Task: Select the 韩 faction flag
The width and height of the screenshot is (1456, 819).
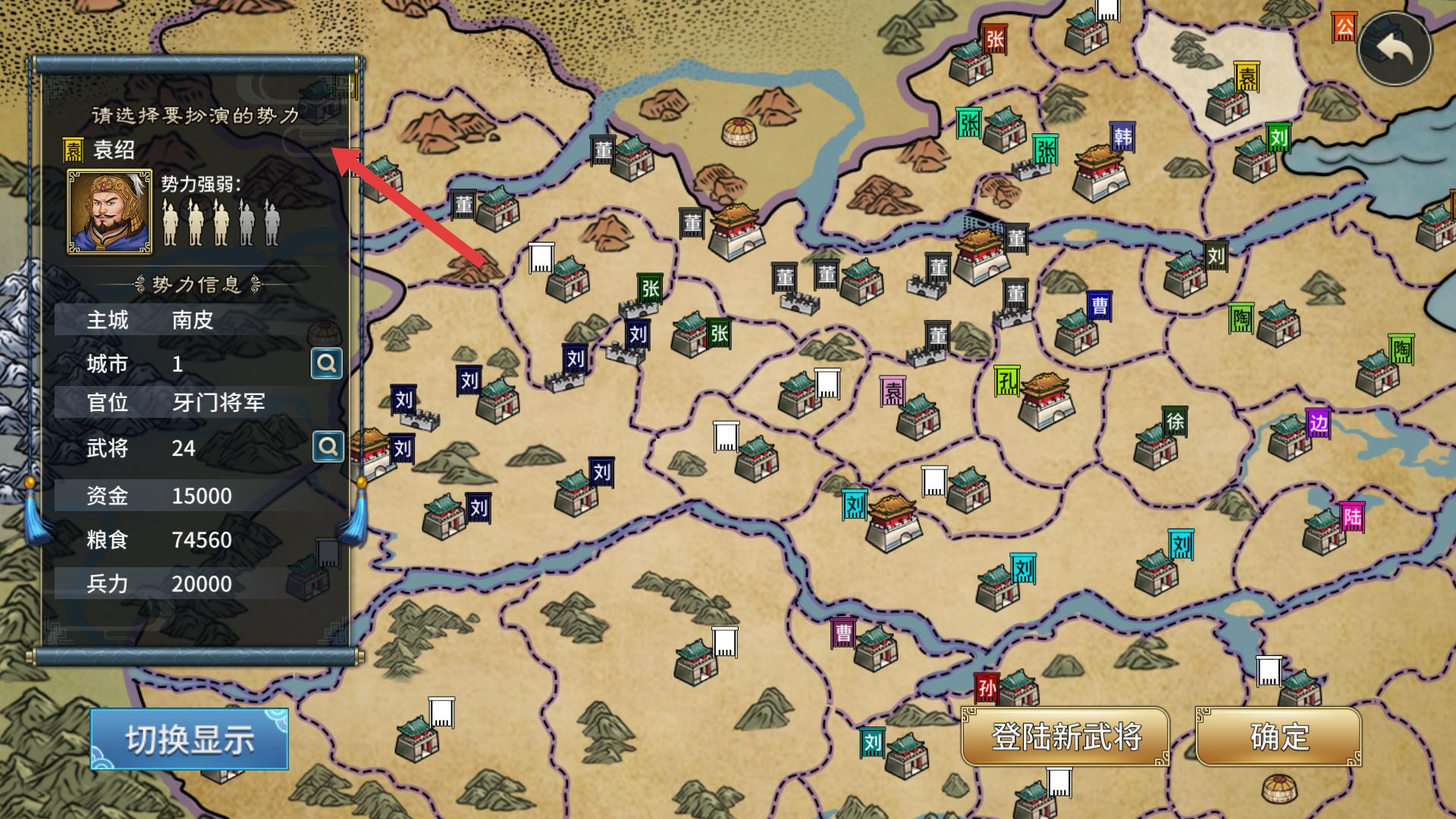Action: click(x=1122, y=137)
